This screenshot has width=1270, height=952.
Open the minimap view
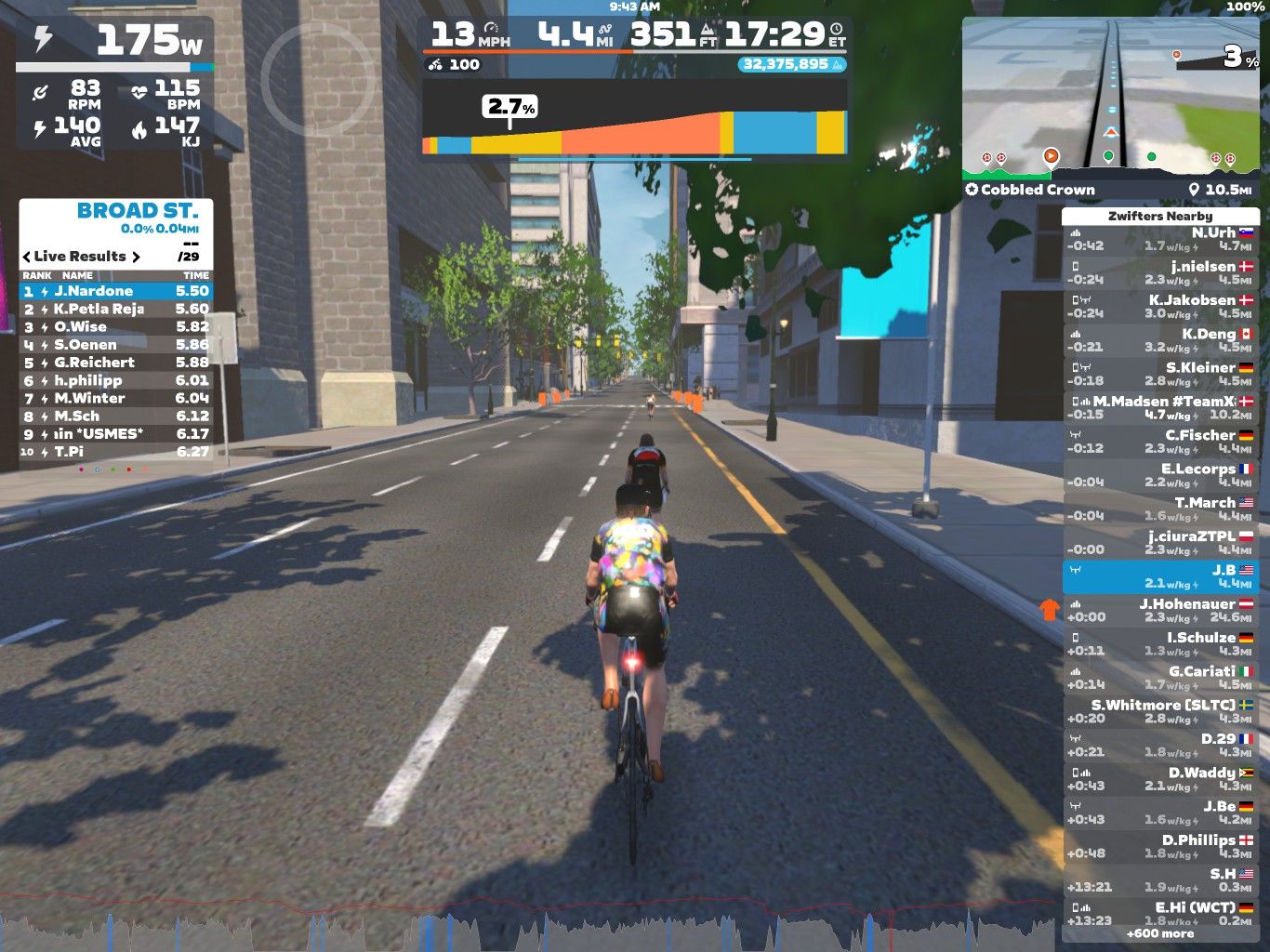pos(1110,98)
